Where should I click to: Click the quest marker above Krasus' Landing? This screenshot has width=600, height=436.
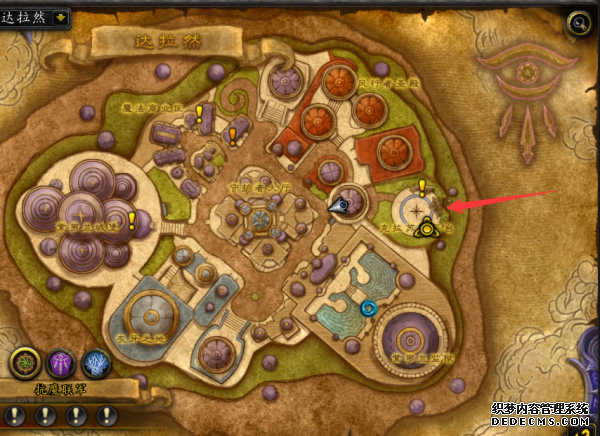pos(423,187)
